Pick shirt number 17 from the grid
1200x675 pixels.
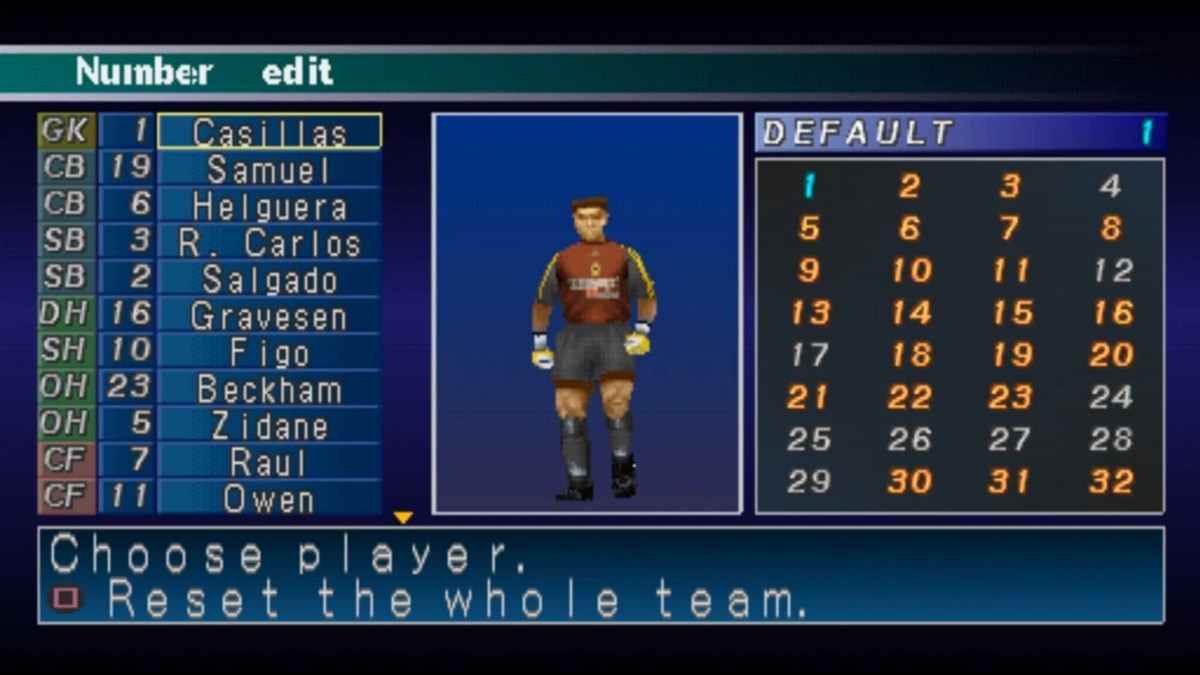point(810,354)
